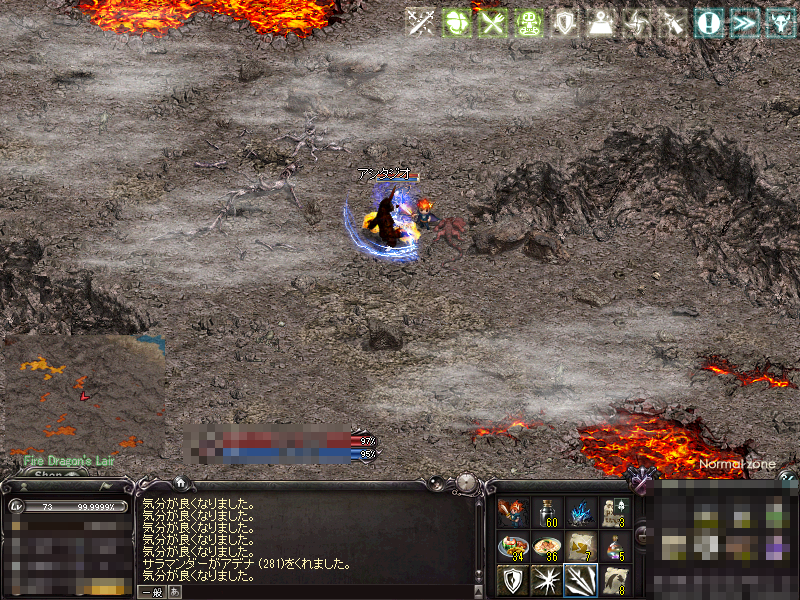This screenshot has width=800, height=600.
Task: Click the white shield status icon
Action: (x=564, y=23)
